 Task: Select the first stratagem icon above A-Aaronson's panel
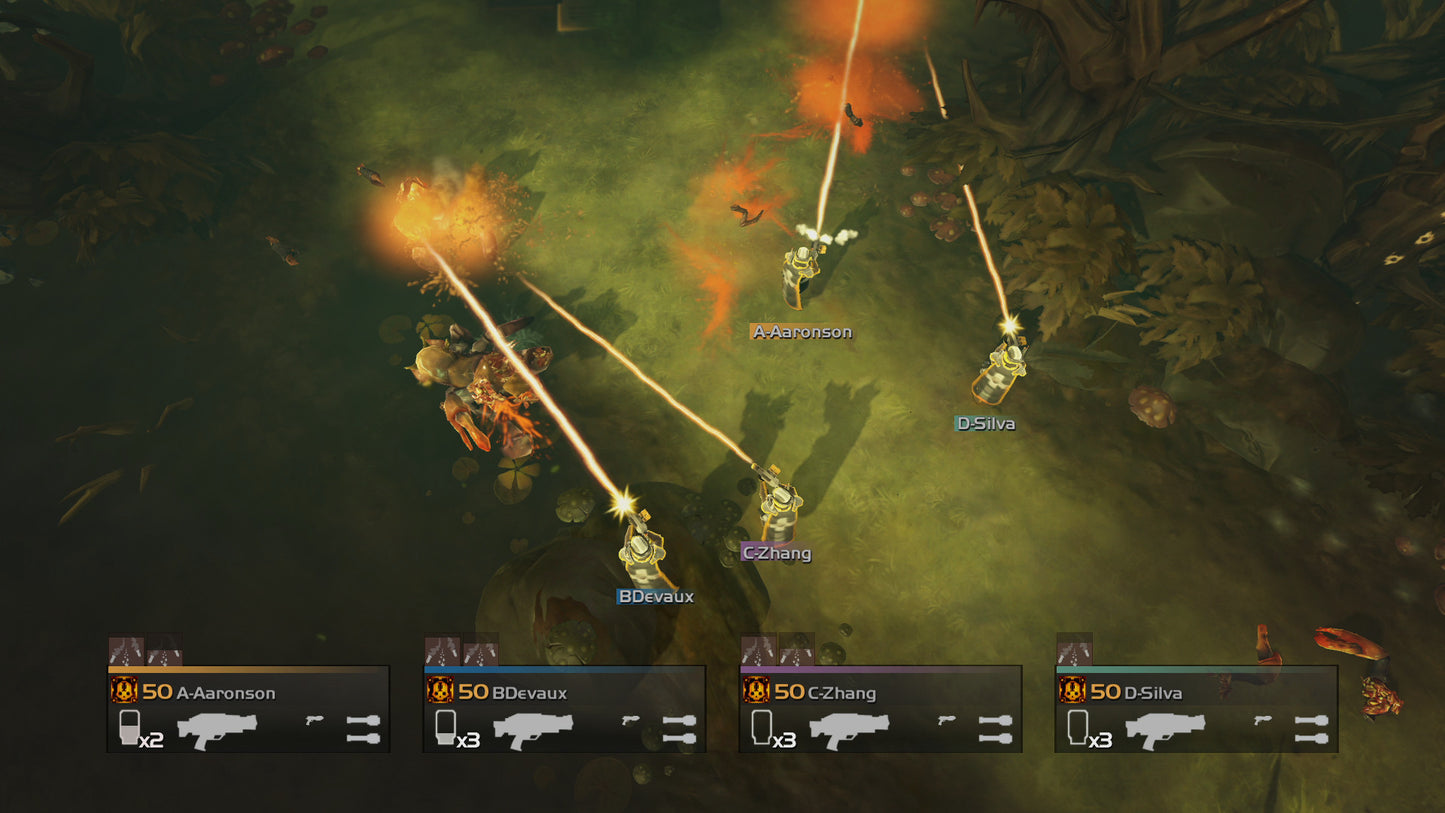coord(124,648)
